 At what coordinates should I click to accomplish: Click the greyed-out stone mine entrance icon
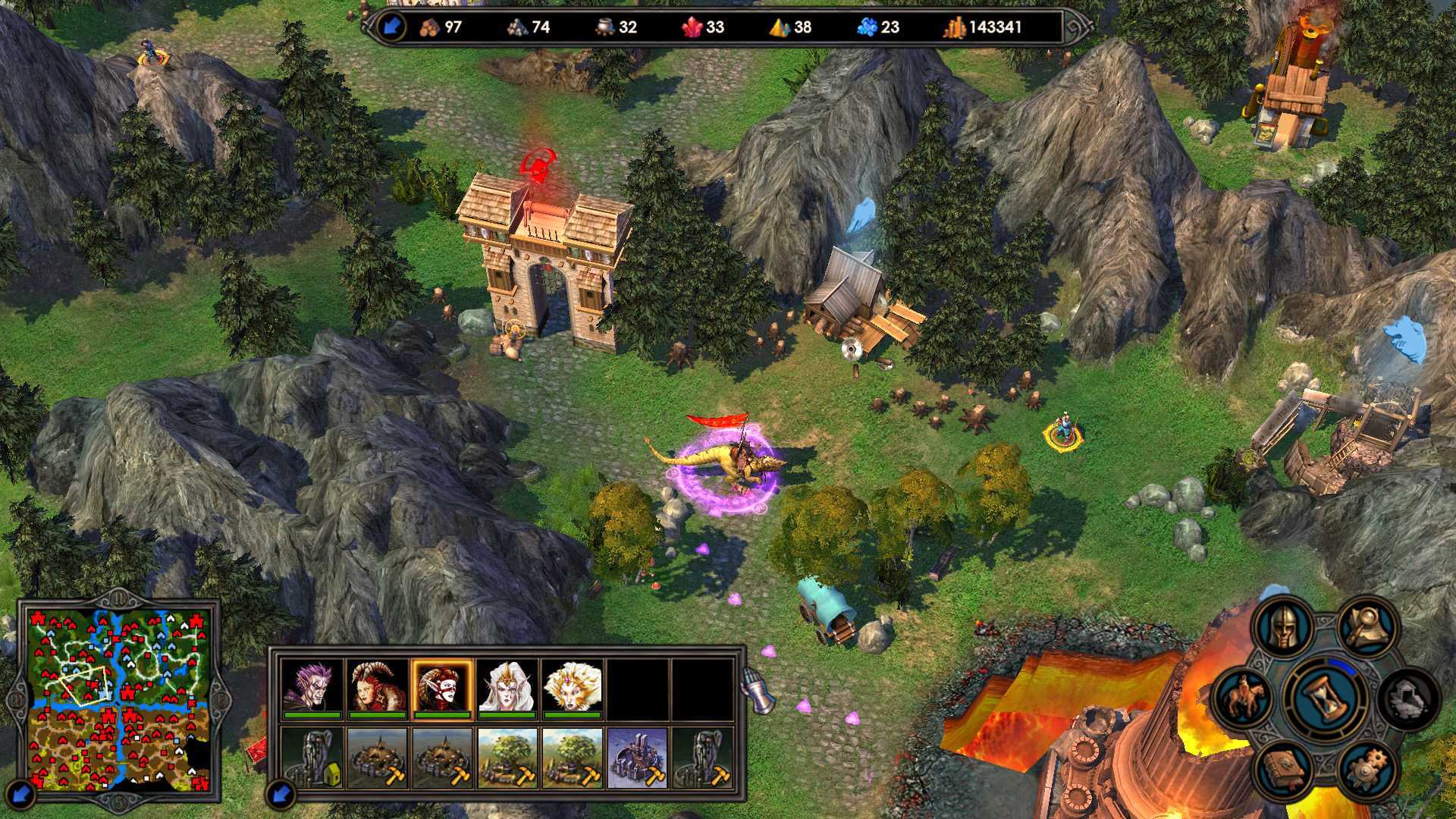pos(1407,697)
